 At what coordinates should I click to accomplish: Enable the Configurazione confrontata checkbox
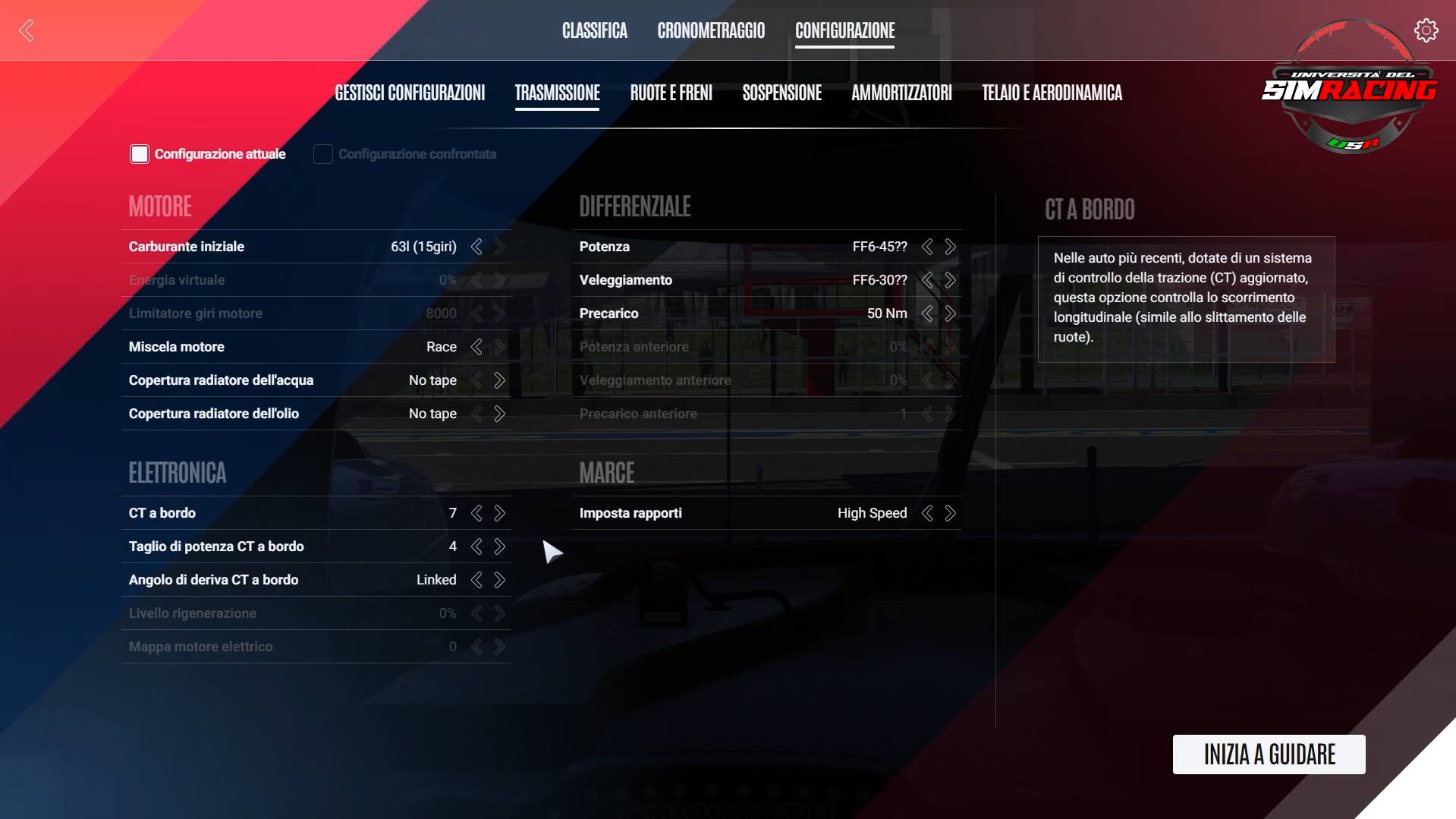click(322, 153)
